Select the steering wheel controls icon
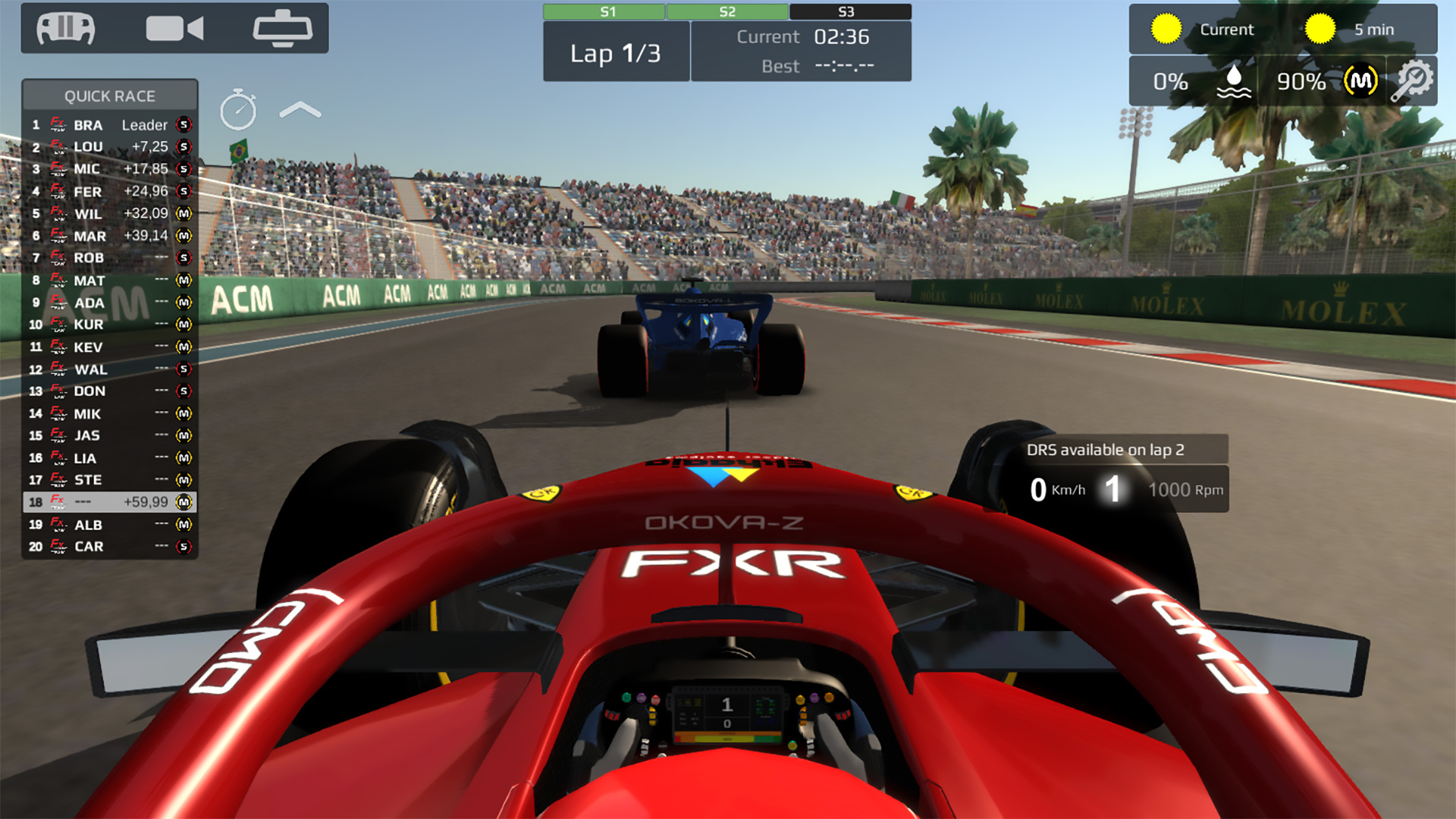Viewport: 1456px width, 819px height. (x=64, y=28)
